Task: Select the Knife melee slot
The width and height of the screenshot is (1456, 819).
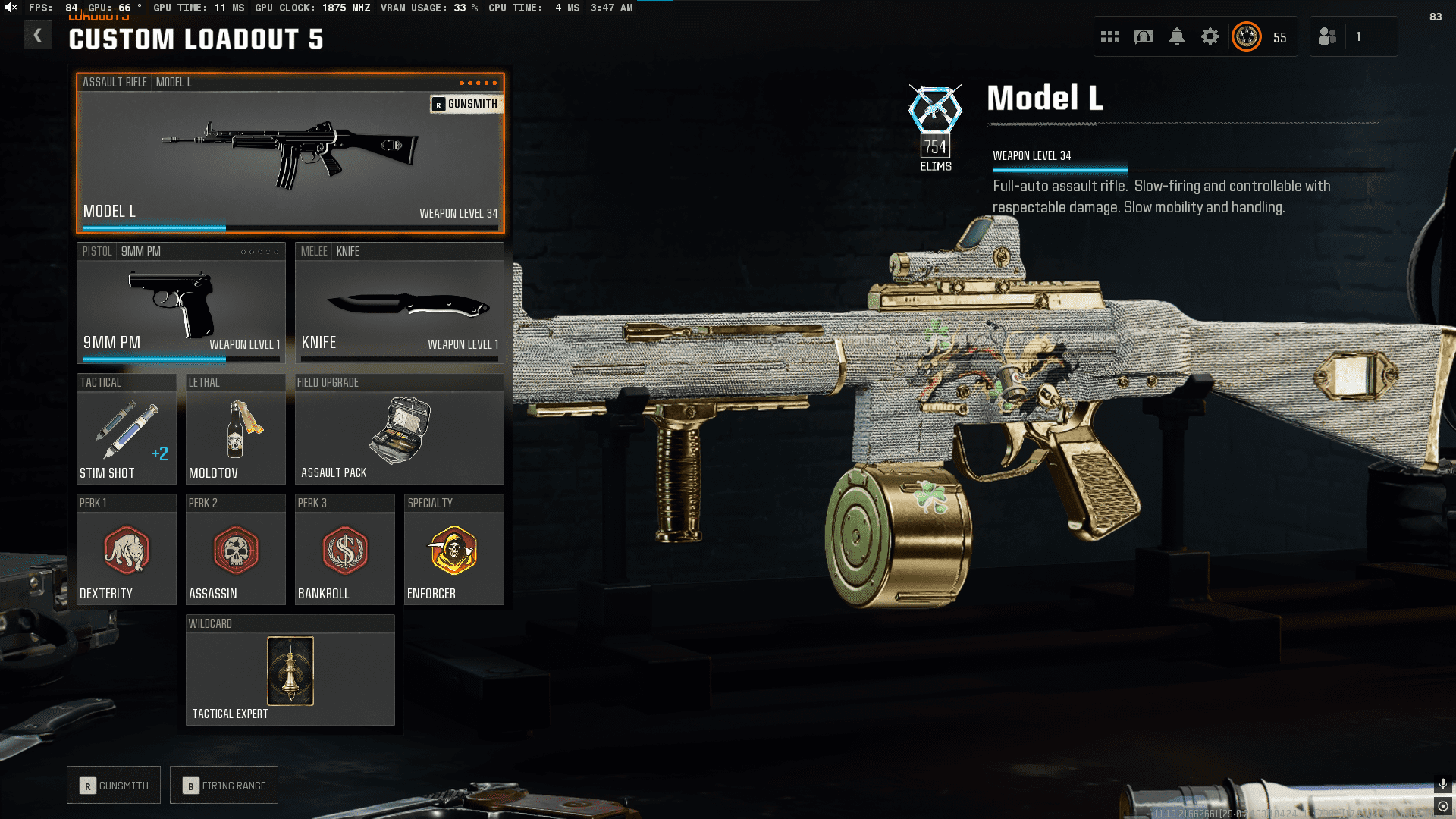Action: pos(399,303)
